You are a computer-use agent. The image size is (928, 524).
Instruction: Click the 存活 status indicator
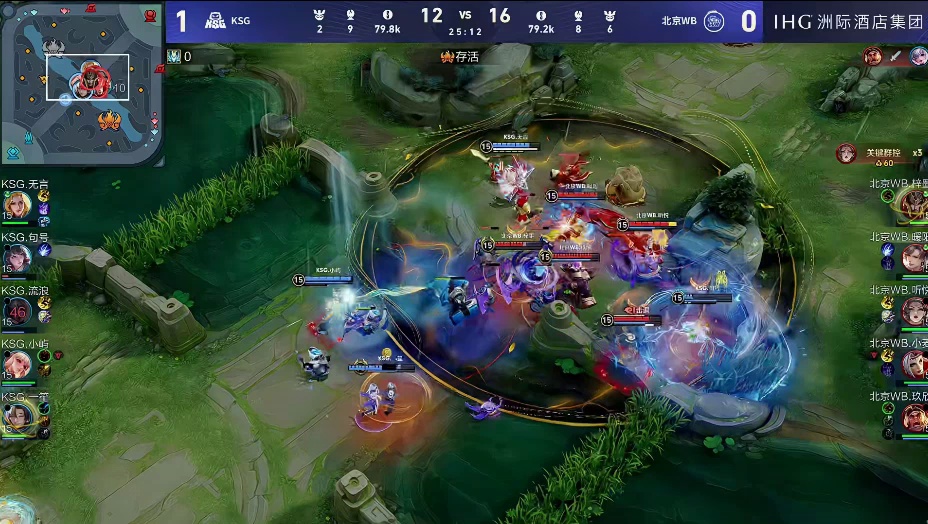460,57
